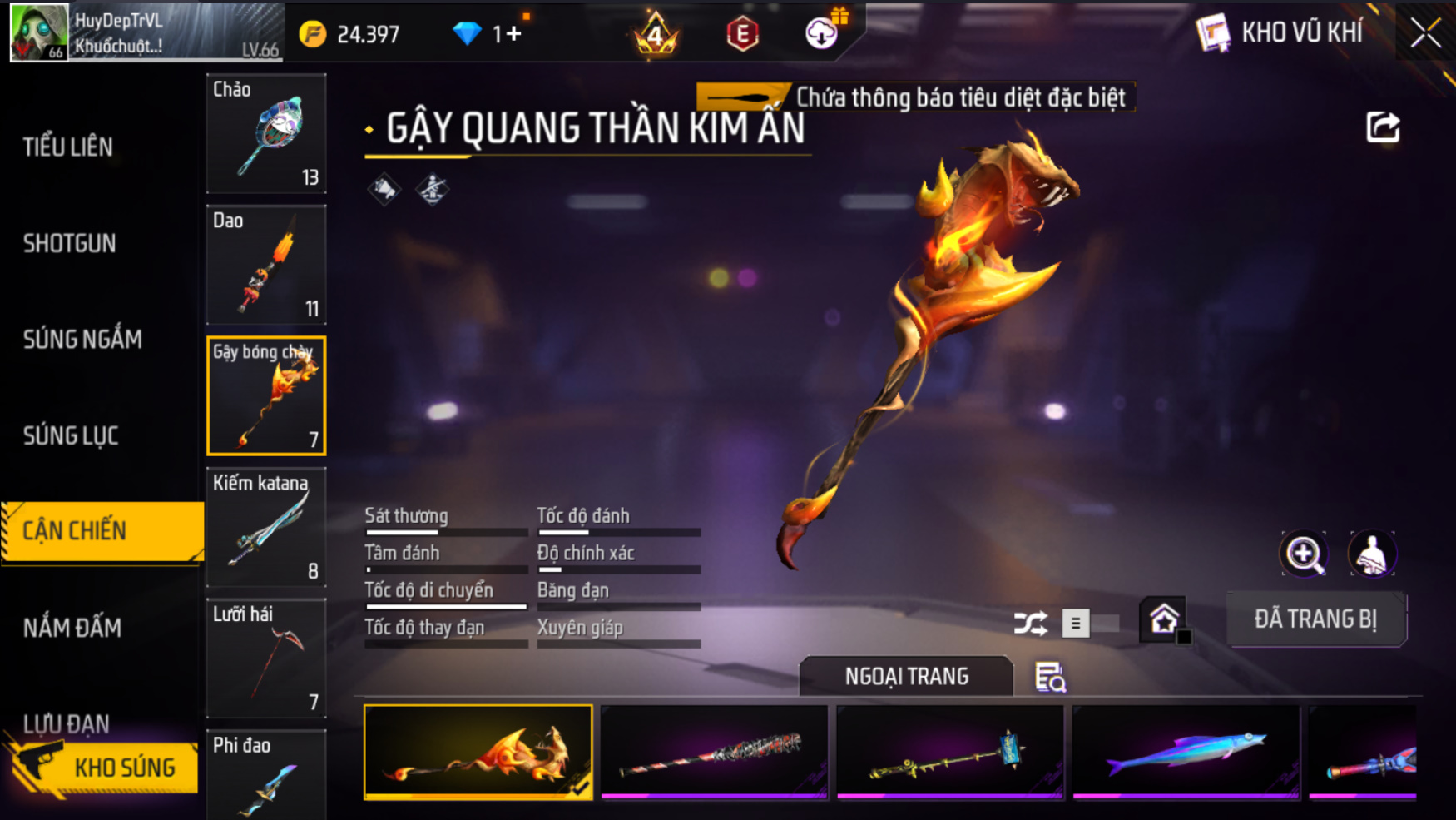
Task: Click the share icon
Action: [1383, 127]
